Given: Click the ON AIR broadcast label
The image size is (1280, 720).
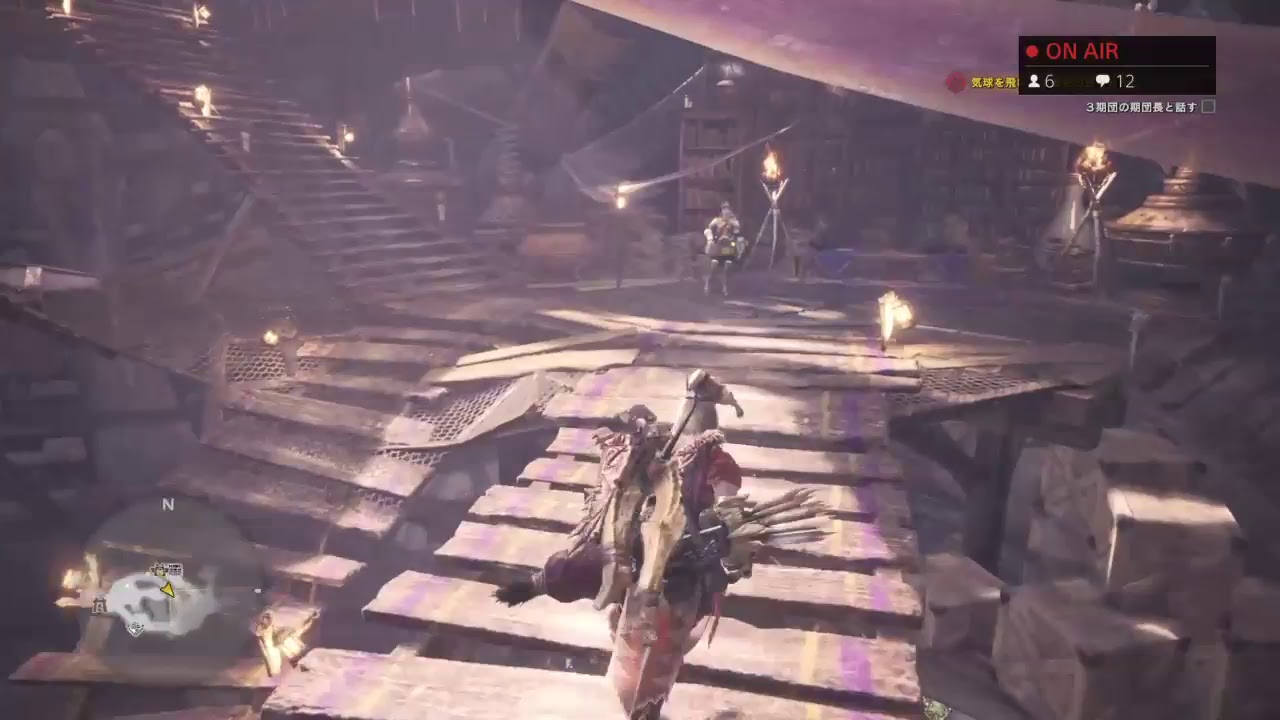Looking at the screenshot, I should (1080, 51).
